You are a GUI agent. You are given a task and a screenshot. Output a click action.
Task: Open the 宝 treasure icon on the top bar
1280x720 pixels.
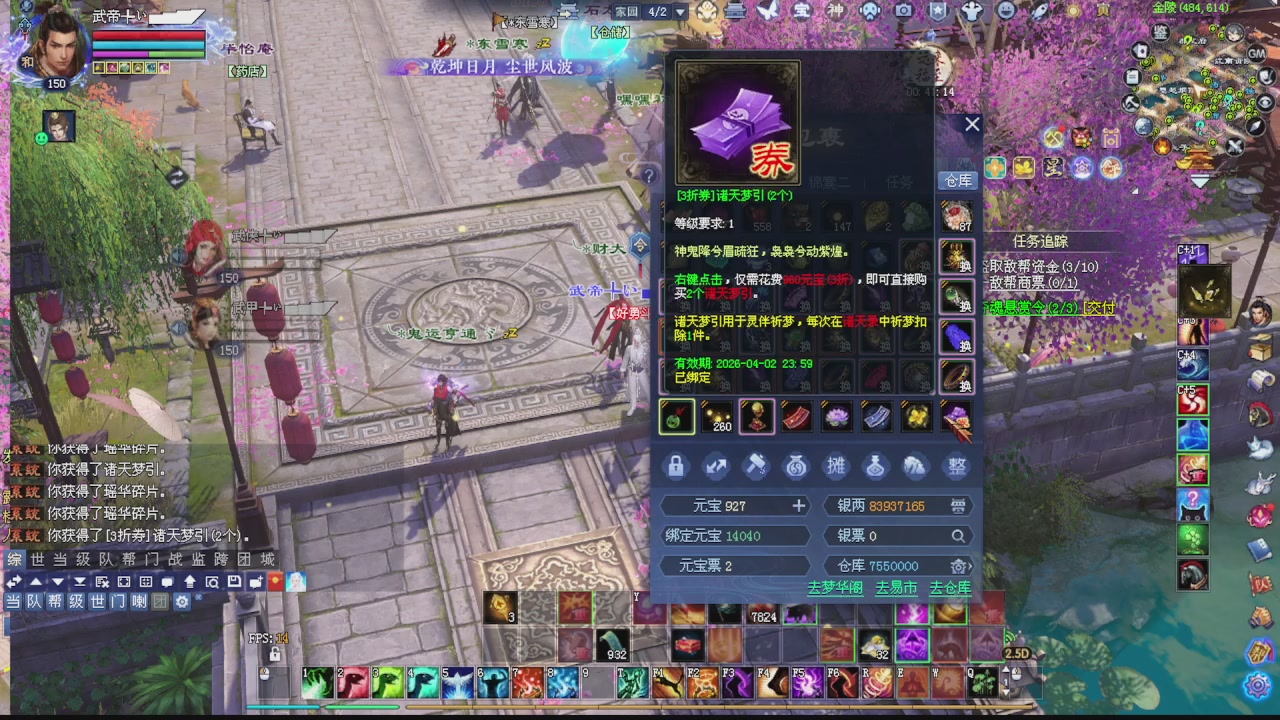pyautogui.click(x=800, y=10)
